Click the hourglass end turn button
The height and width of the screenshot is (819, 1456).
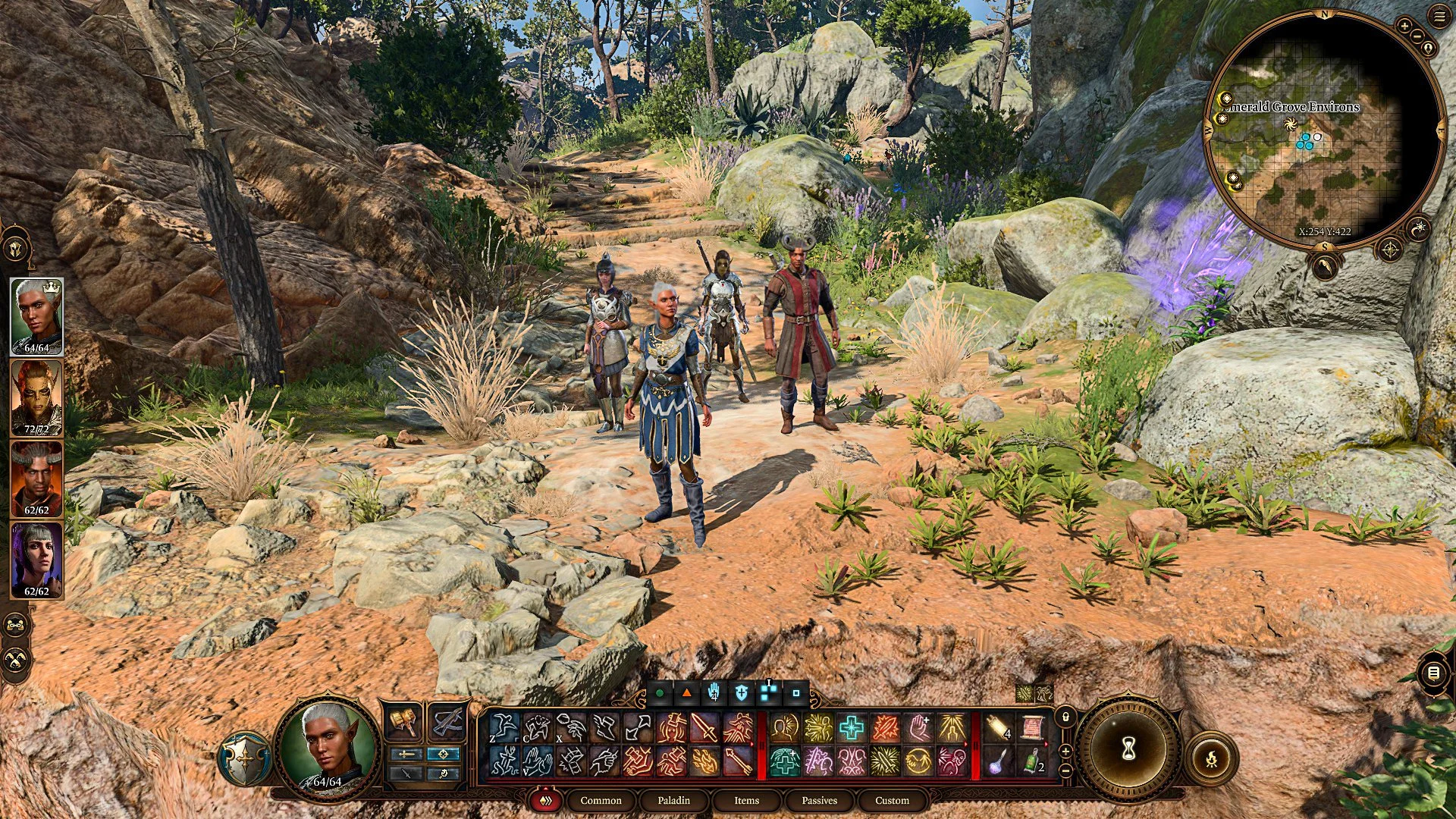pos(1128,751)
